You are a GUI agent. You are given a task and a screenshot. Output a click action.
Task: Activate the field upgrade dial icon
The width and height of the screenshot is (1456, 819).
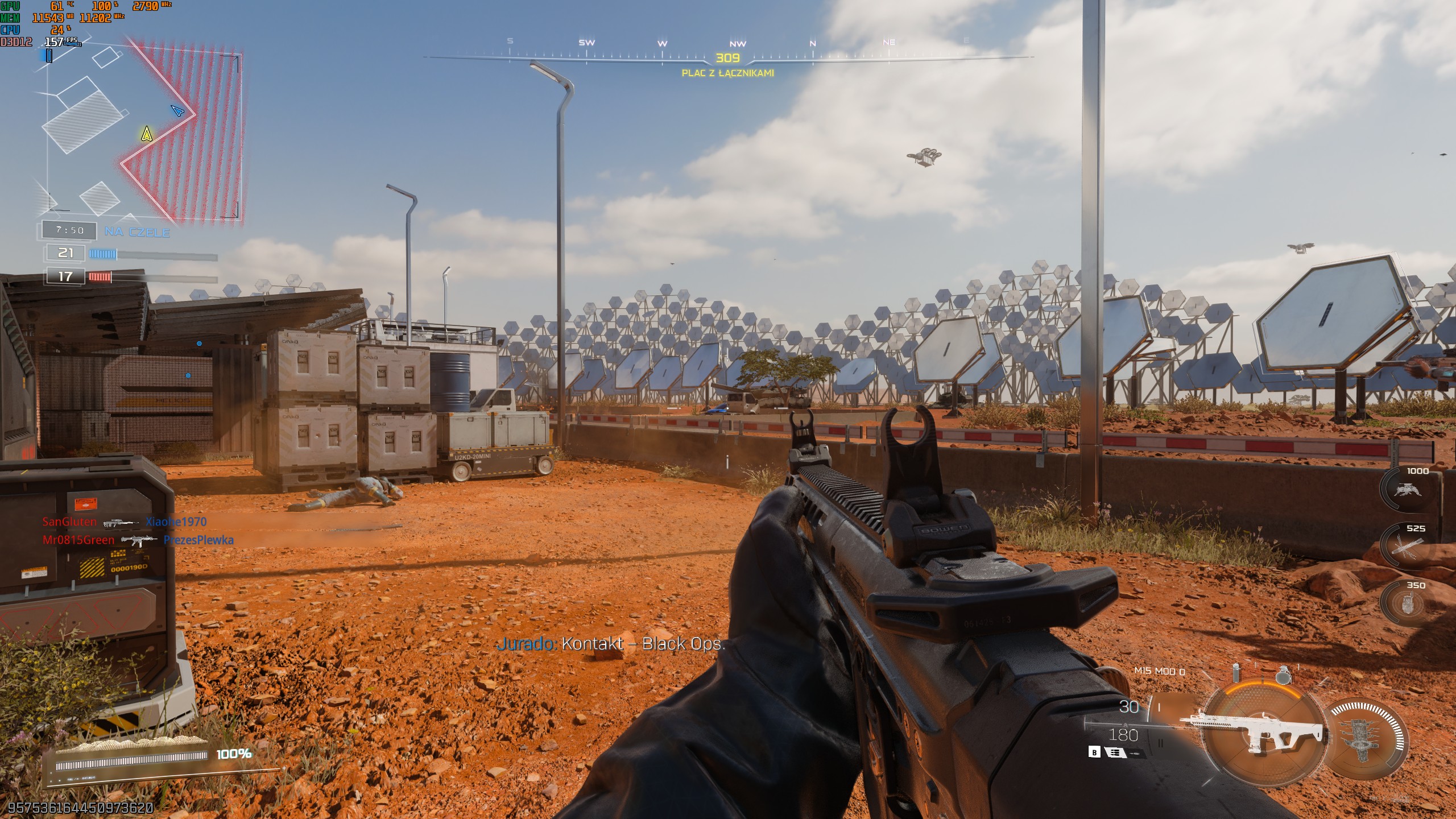pyautogui.click(x=1366, y=739)
